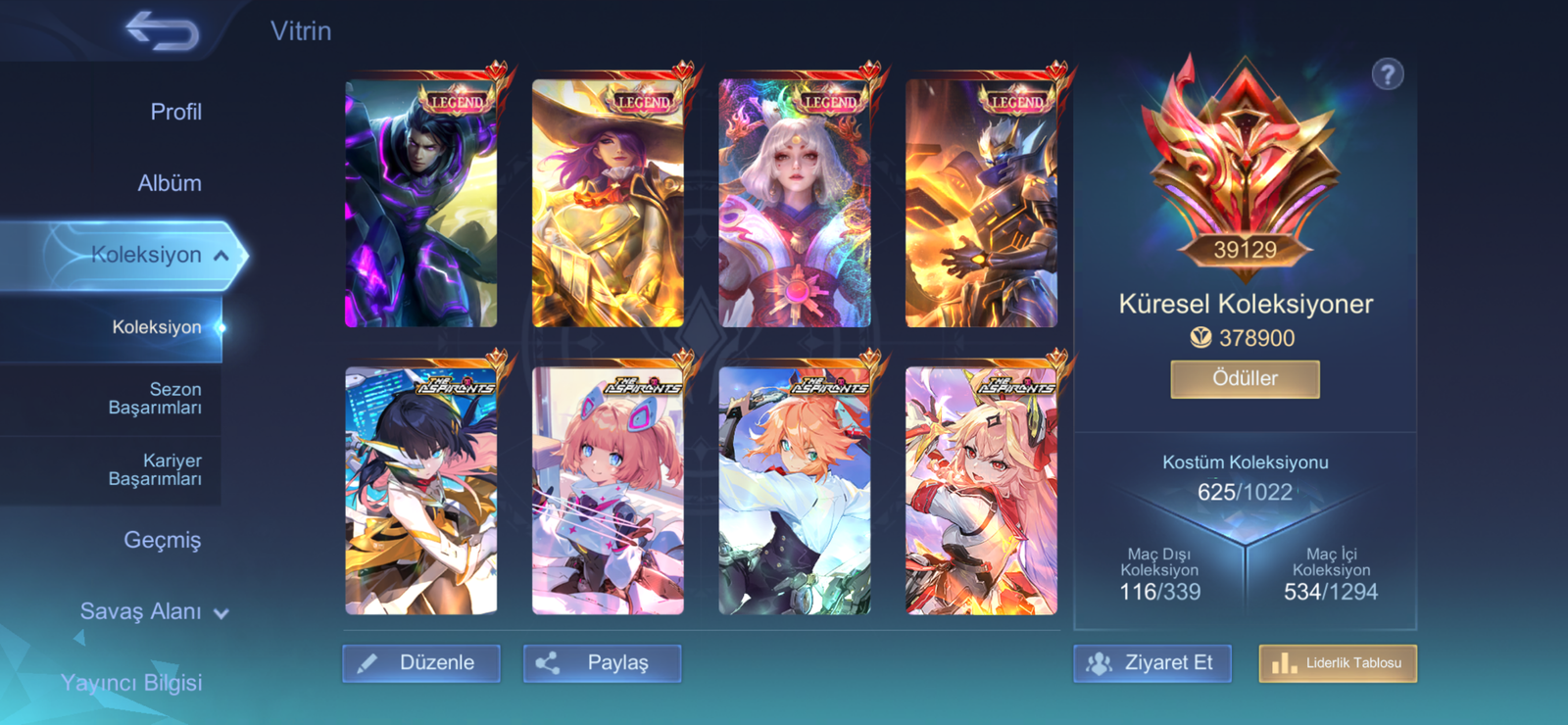
Task: Open the Liderlik Tablosu leaderboard
Action: (1338, 663)
